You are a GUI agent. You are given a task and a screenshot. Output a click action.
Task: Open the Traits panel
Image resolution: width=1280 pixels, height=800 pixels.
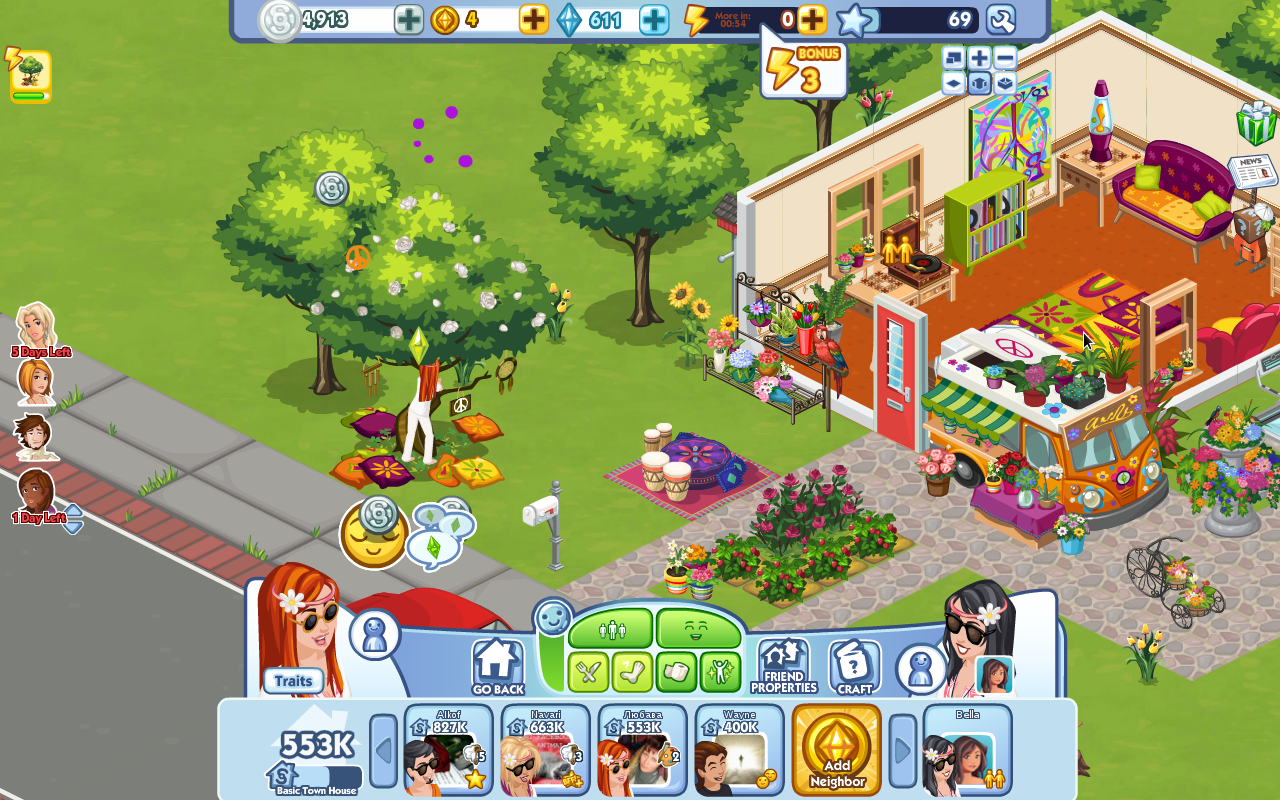point(293,681)
